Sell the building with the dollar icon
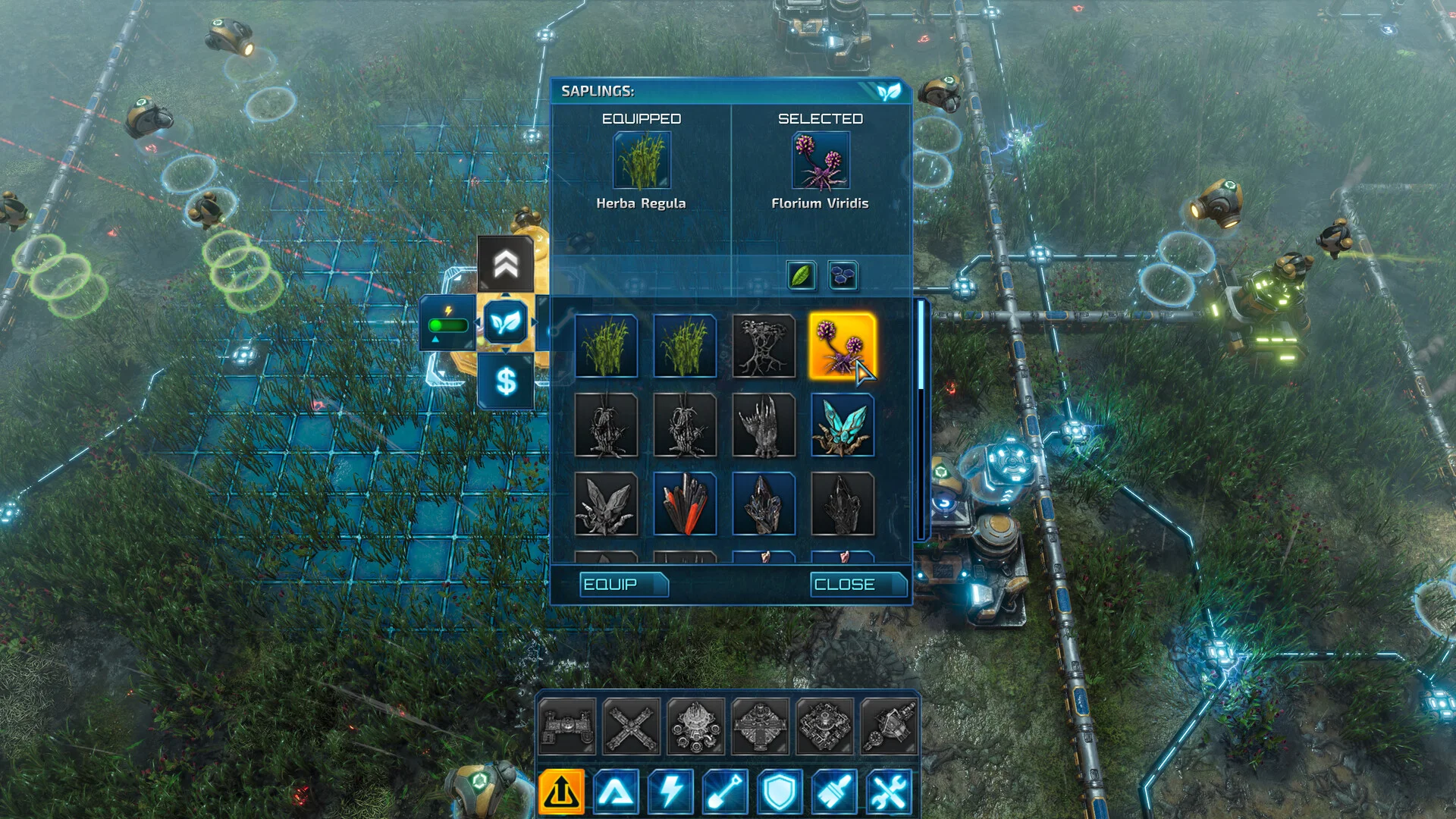 pos(506,381)
